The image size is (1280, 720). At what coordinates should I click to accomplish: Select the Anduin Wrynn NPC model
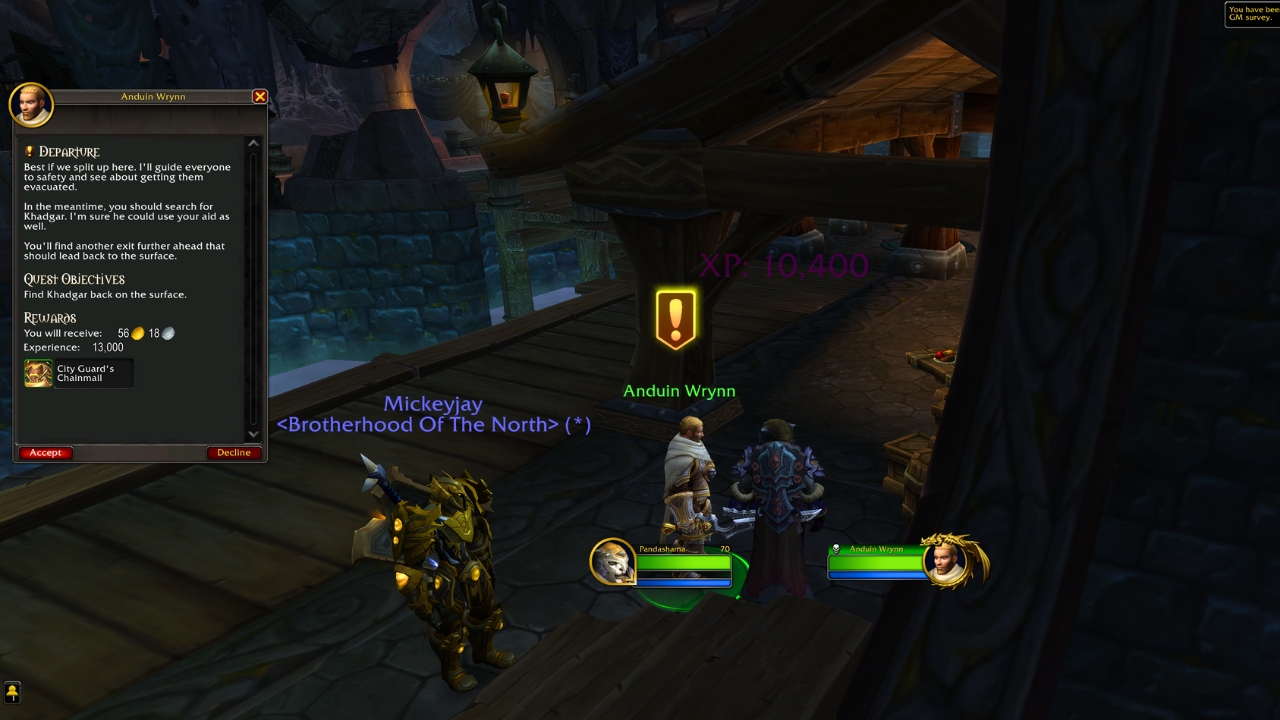(x=690, y=480)
